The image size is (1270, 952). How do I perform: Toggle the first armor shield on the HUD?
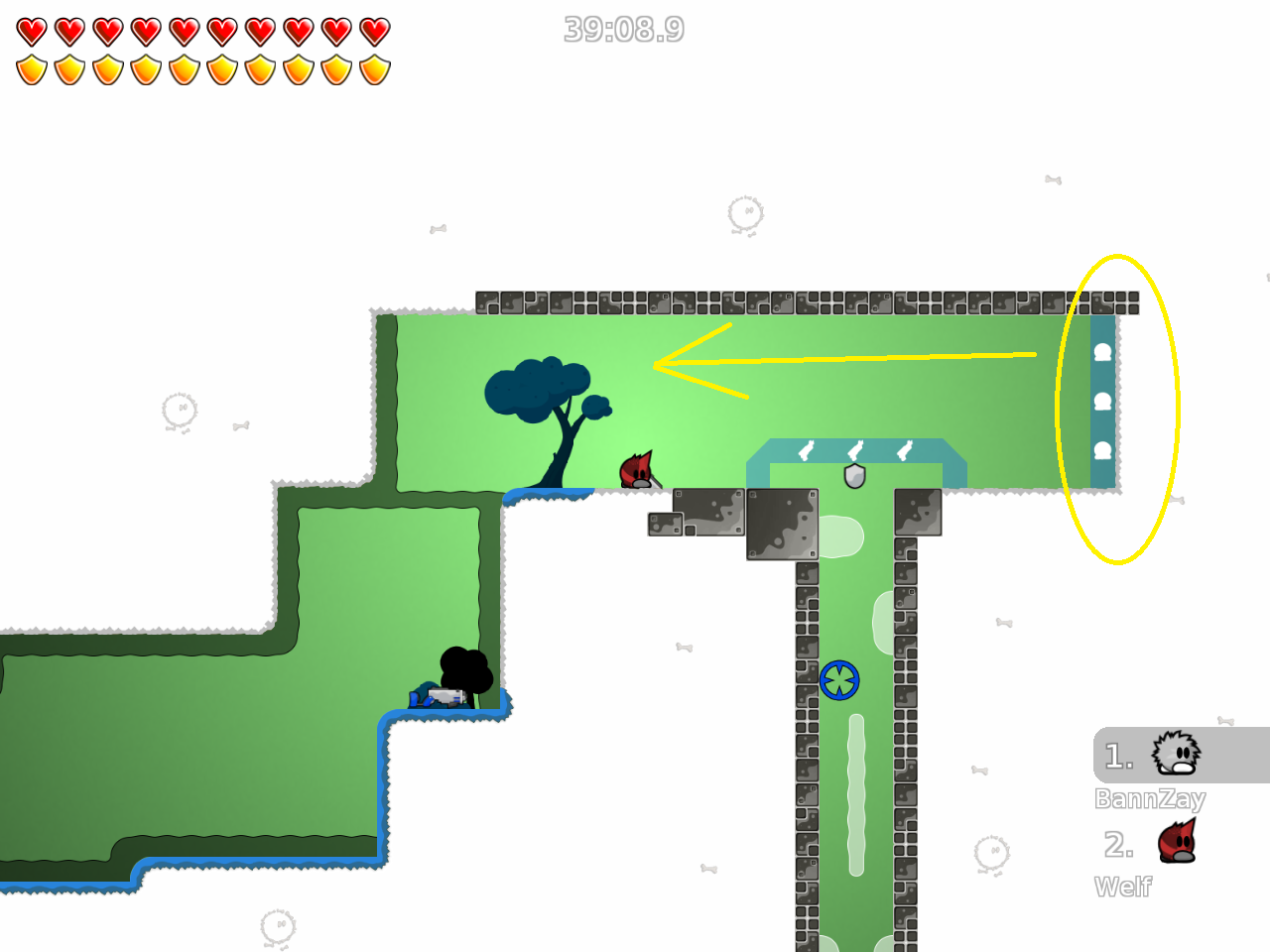point(30,68)
